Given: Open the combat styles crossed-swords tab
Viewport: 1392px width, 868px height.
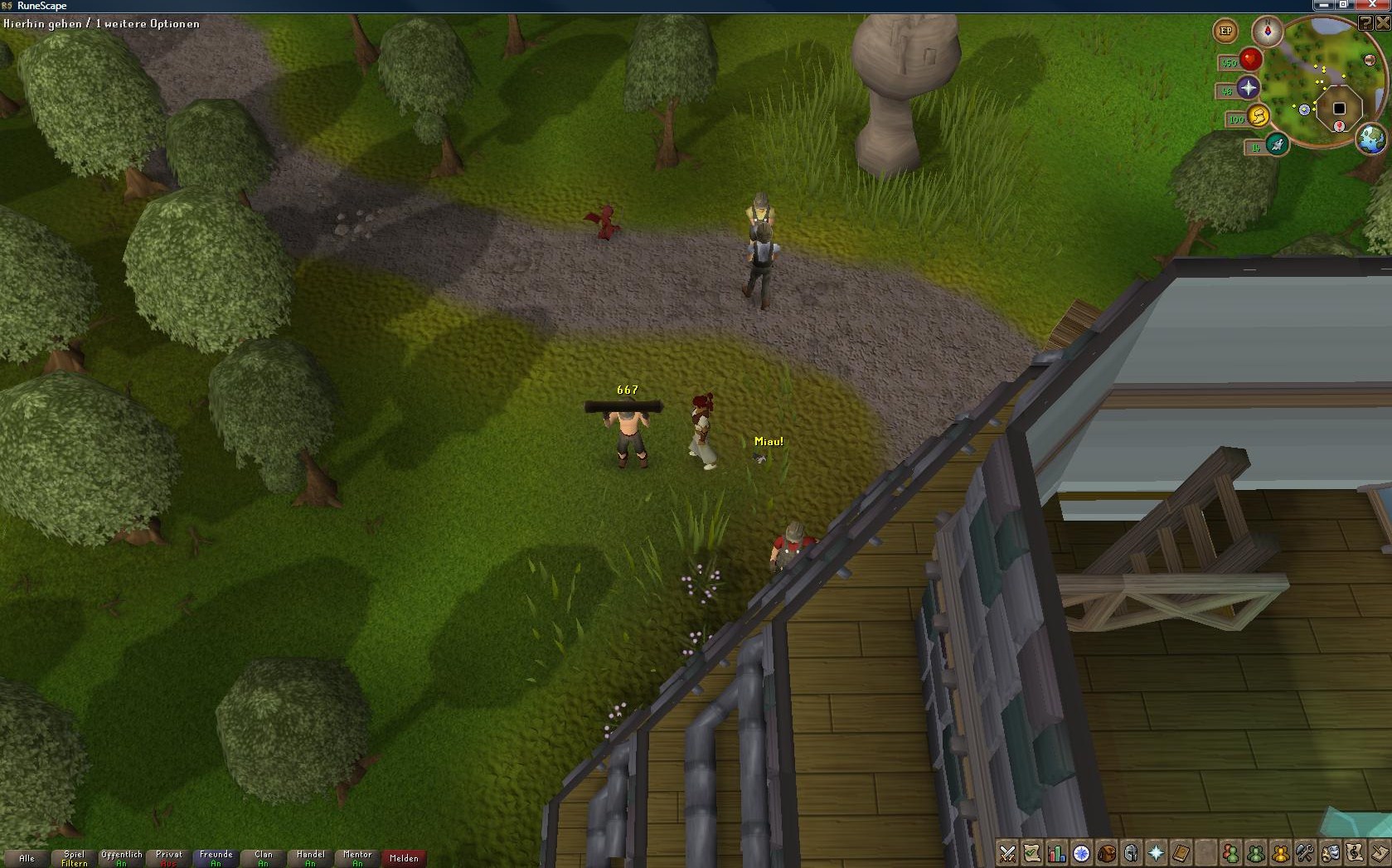Looking at the screenshot, I should (1007, 853).
